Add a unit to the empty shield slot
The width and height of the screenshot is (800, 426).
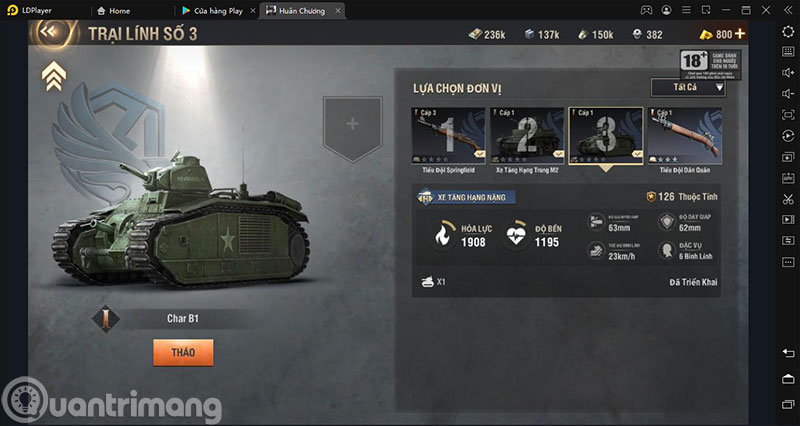(352, 125)
